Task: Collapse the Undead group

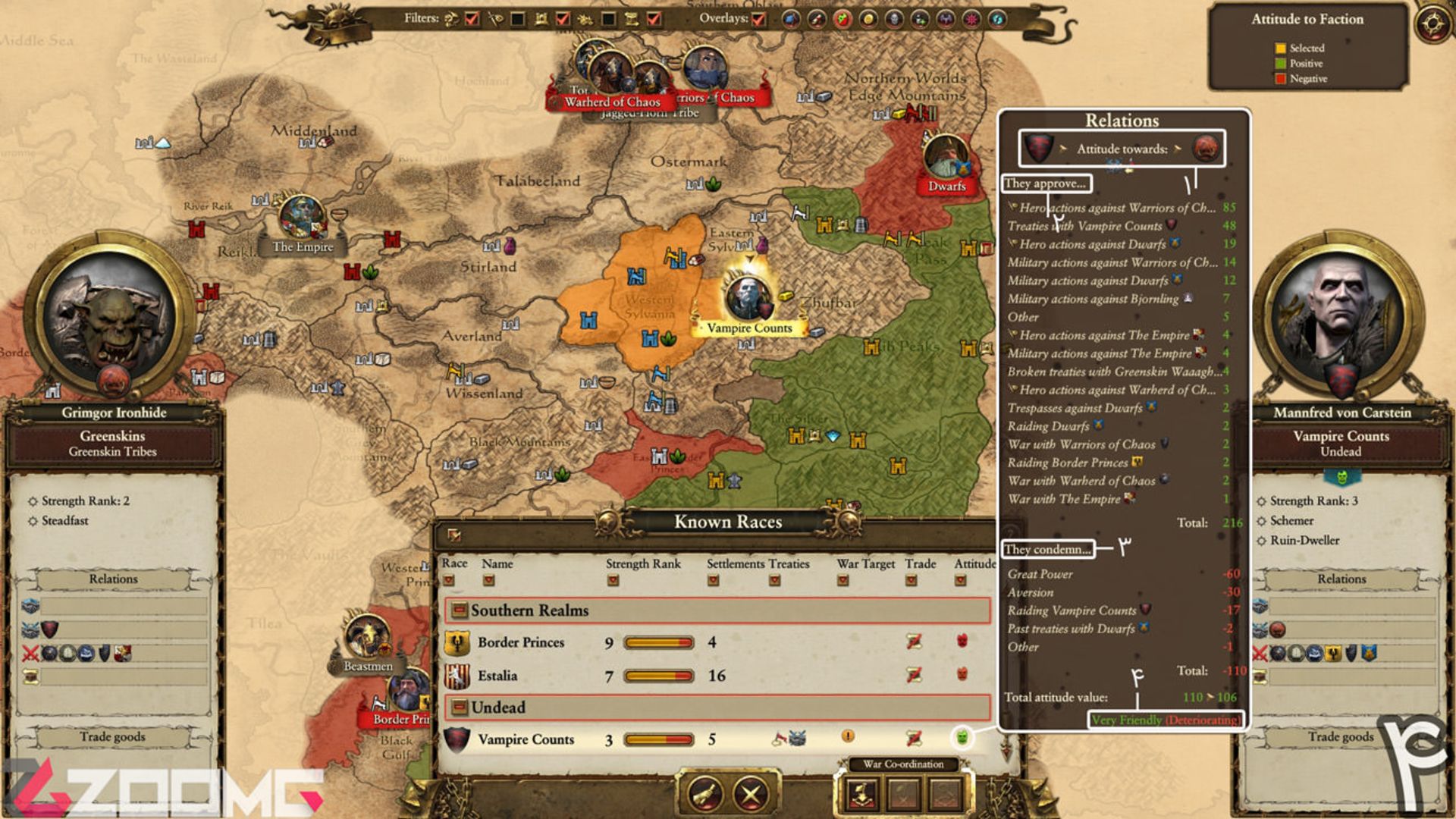Action: click(459, 708)
